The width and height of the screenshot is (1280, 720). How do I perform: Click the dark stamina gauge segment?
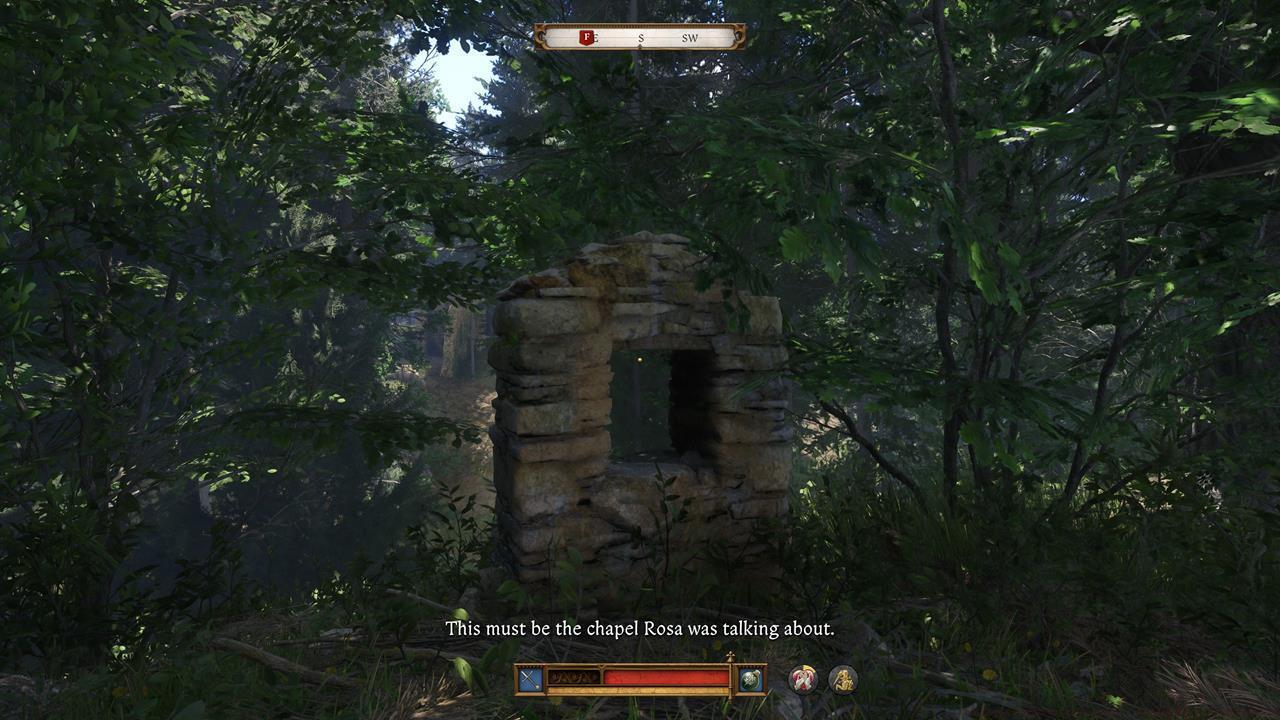(x=573, y=677)
